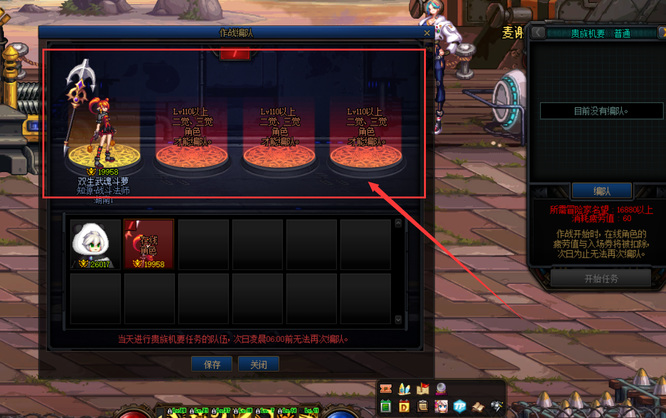This screenshot has height=418, width=666.
Task: Click the 关闭 (Close) button
Action: [258, 365]
